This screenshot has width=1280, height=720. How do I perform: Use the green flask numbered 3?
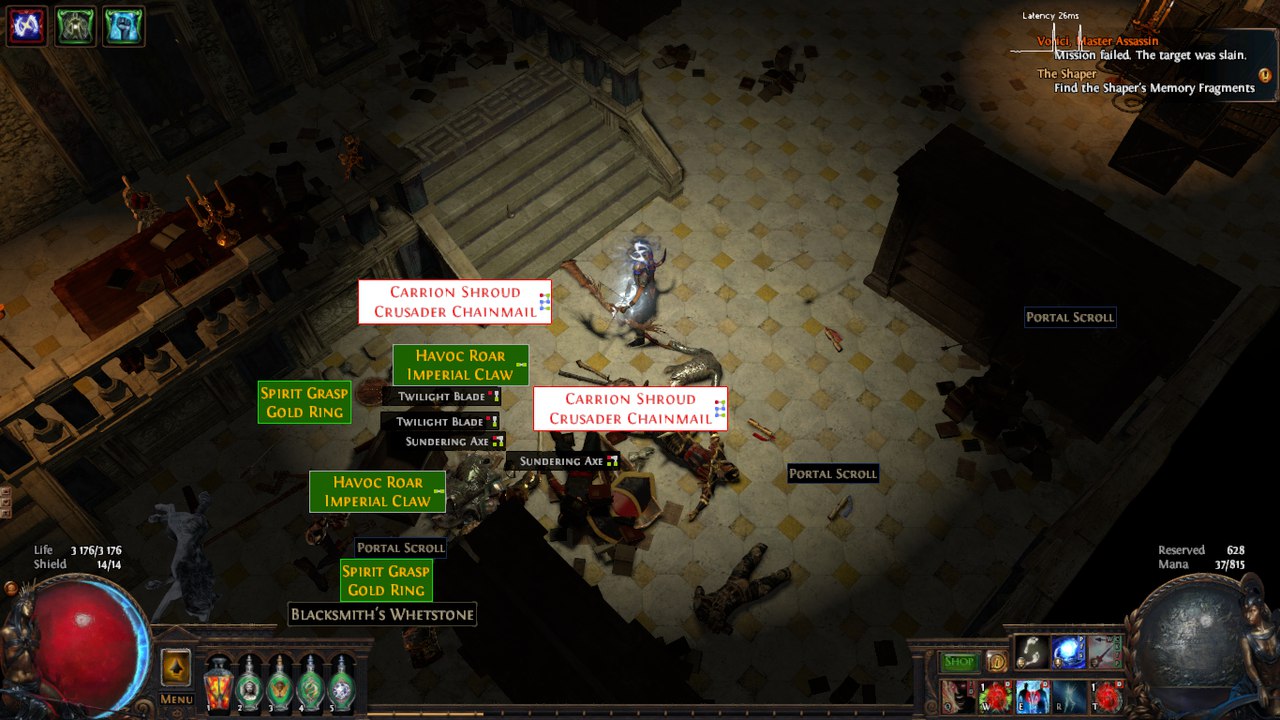280,684
